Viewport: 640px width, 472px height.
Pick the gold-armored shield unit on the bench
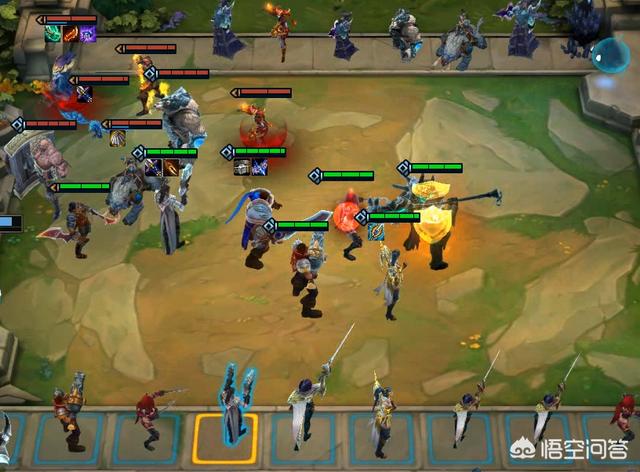point(70,415)
